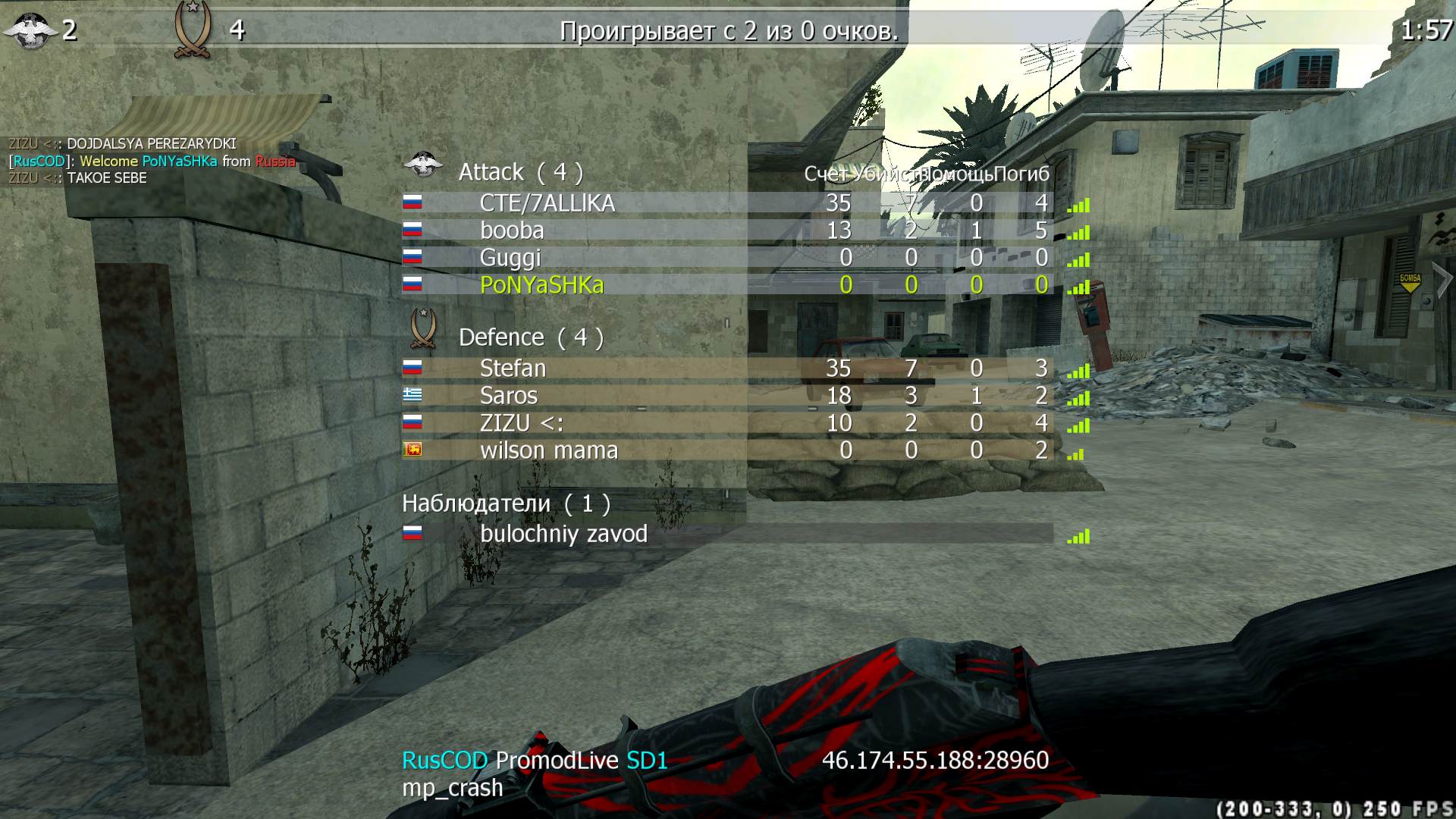Screen dimensions: 1456x819
Task: Select the highlighted PoNYaSHKa player row
Action: (541, 285)
